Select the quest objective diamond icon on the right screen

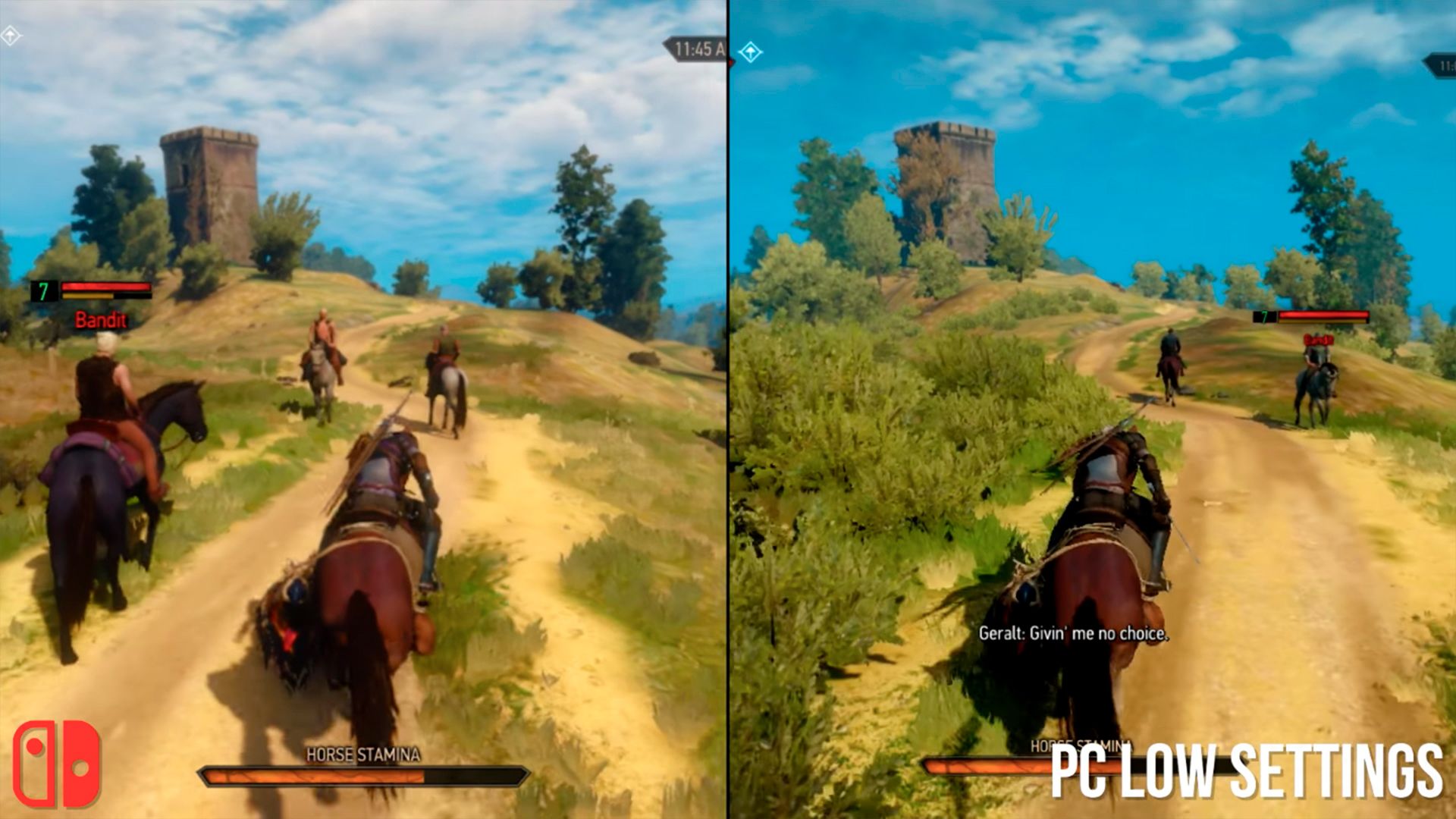751,53
